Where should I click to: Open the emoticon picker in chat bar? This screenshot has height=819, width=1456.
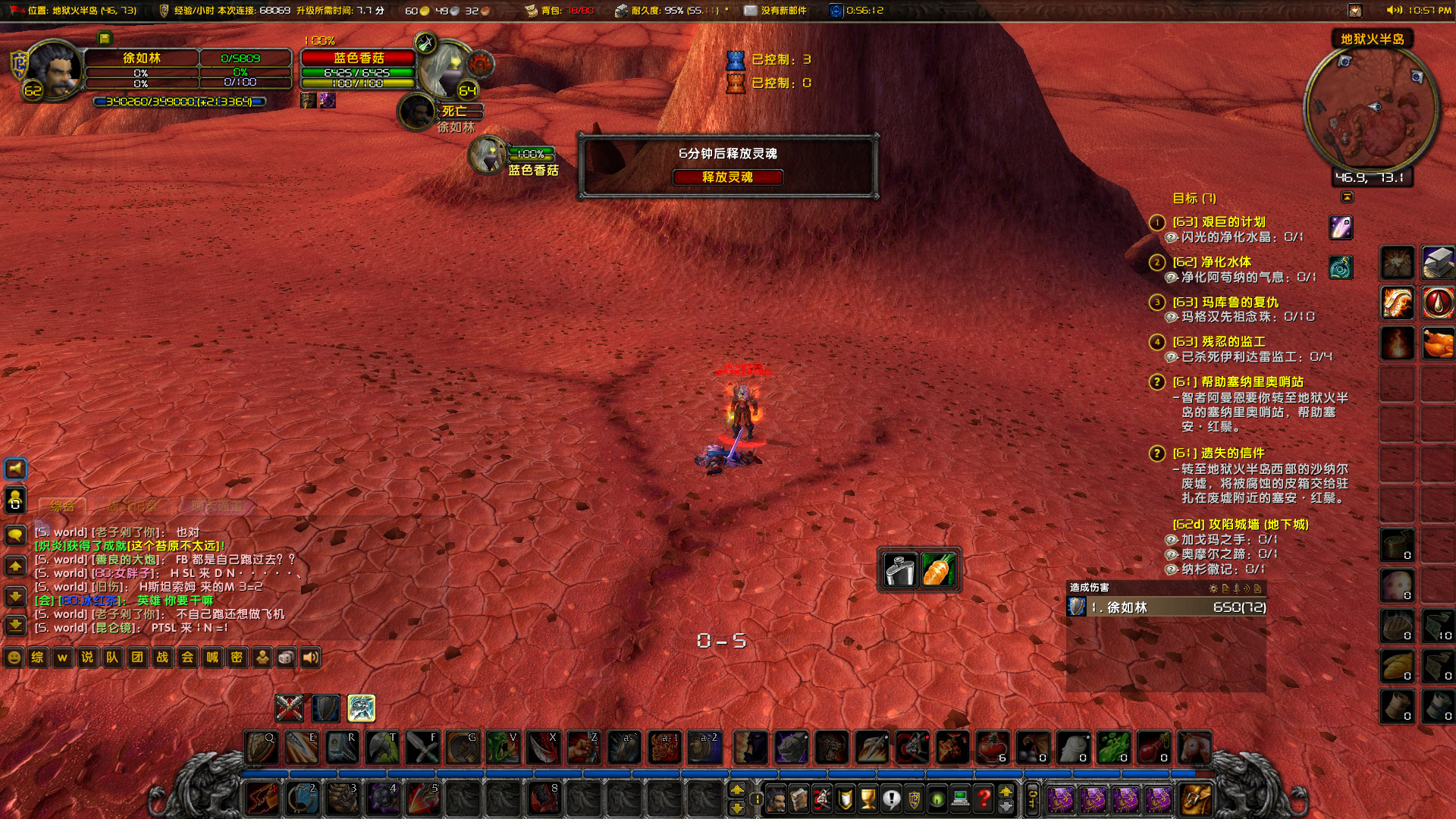click(x=14, y=658)
